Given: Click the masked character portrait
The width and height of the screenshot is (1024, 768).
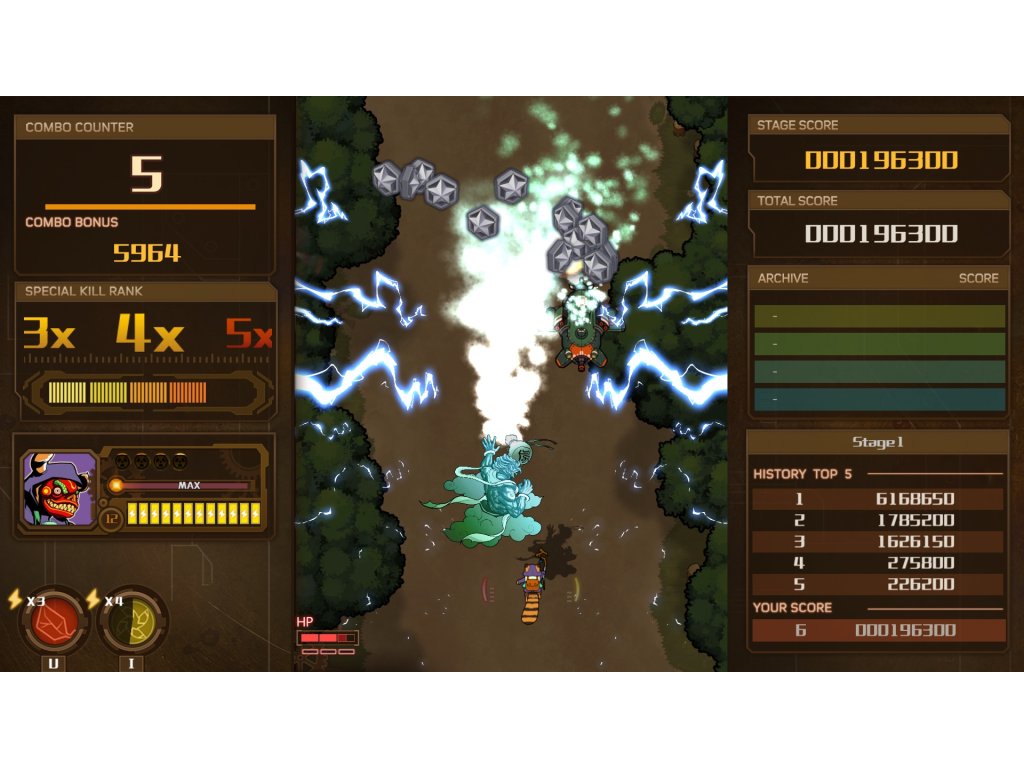Looking at the screenshot, I should tap(59, 488).
